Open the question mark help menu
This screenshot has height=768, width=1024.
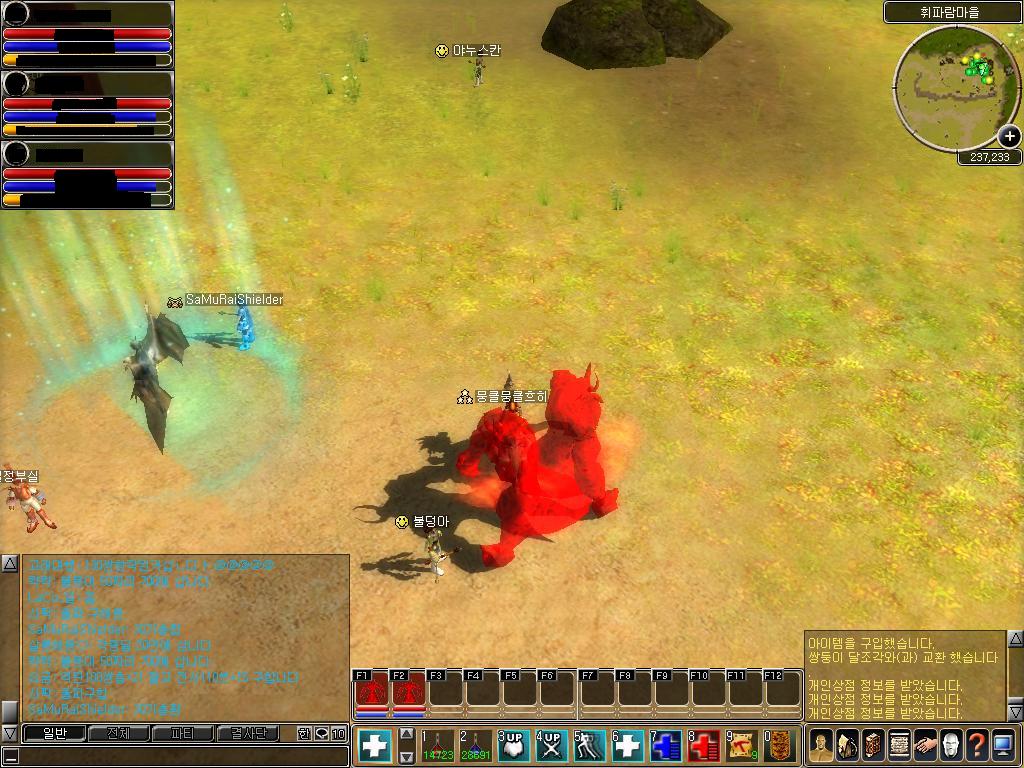tap(977, 745)
